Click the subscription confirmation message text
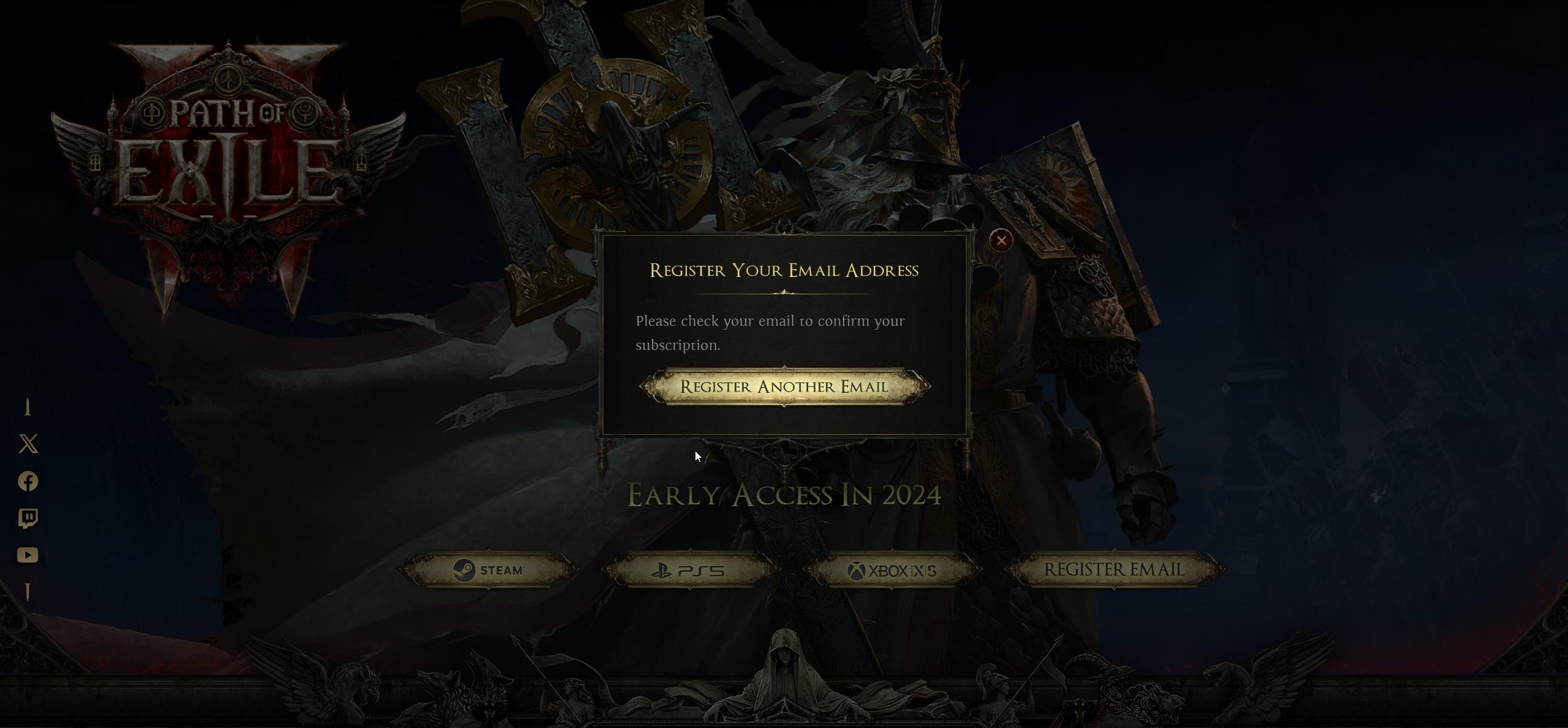The image size is (1568, 728). (x=770, y=333)
